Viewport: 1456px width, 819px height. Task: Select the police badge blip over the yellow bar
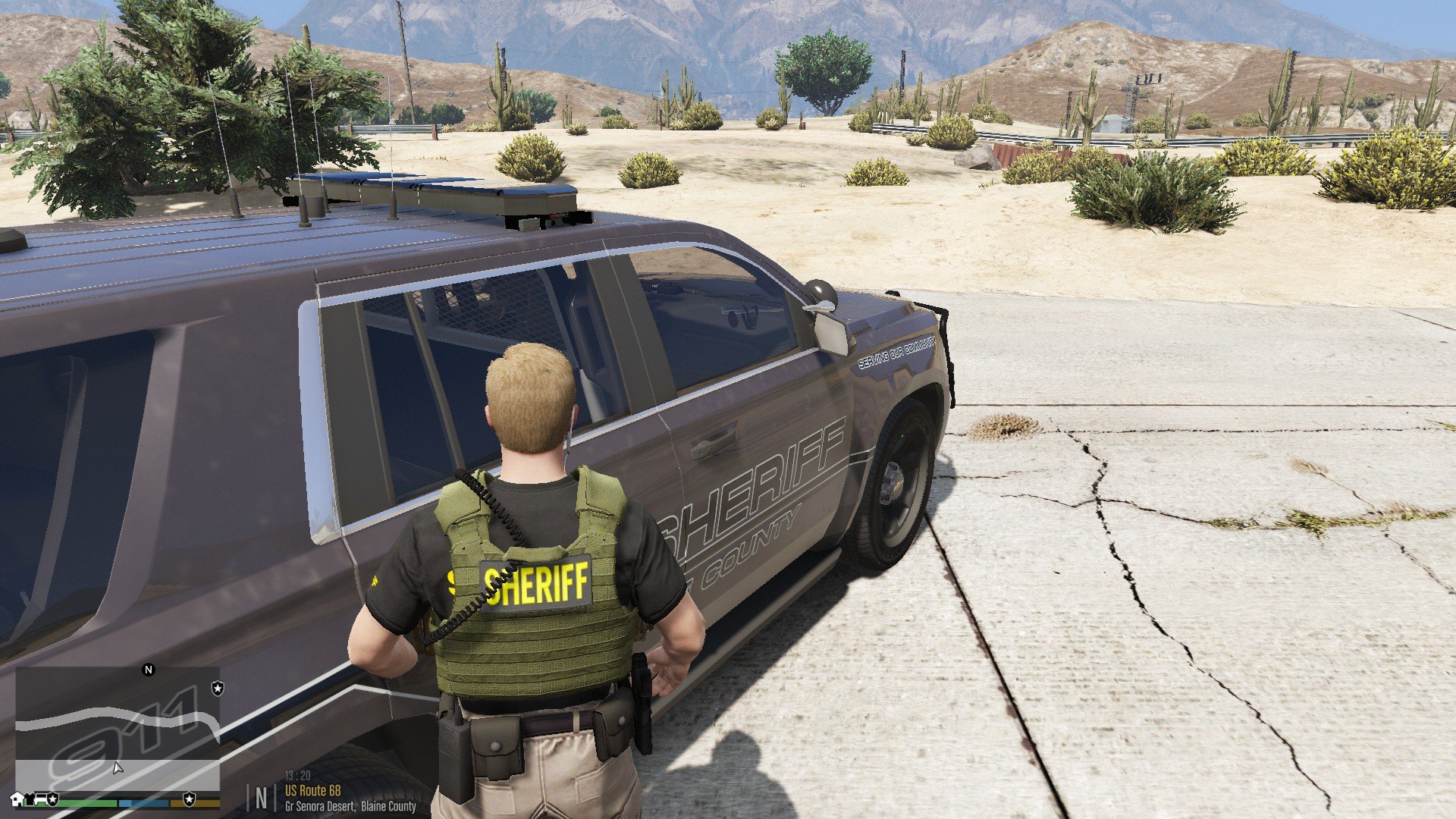[x=189, y=799]
